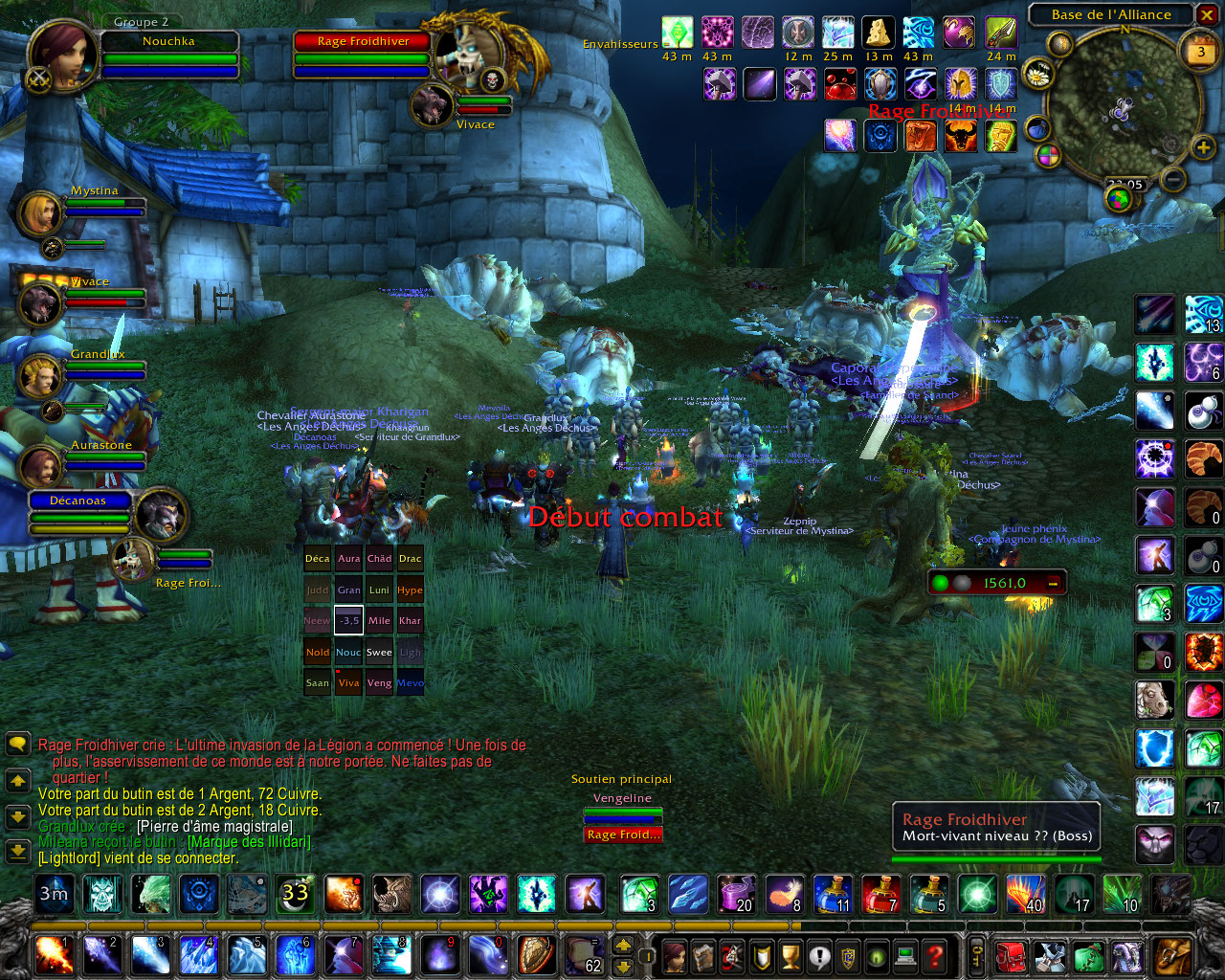Target party member Grandlux

40,376
